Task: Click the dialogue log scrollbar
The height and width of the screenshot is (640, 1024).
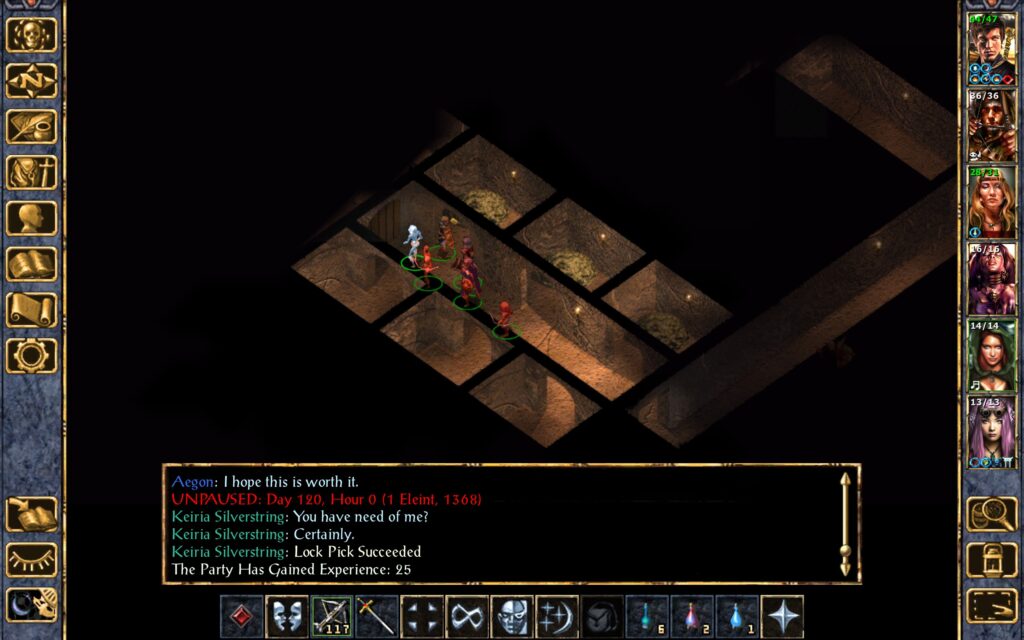Action: (846, 523)
